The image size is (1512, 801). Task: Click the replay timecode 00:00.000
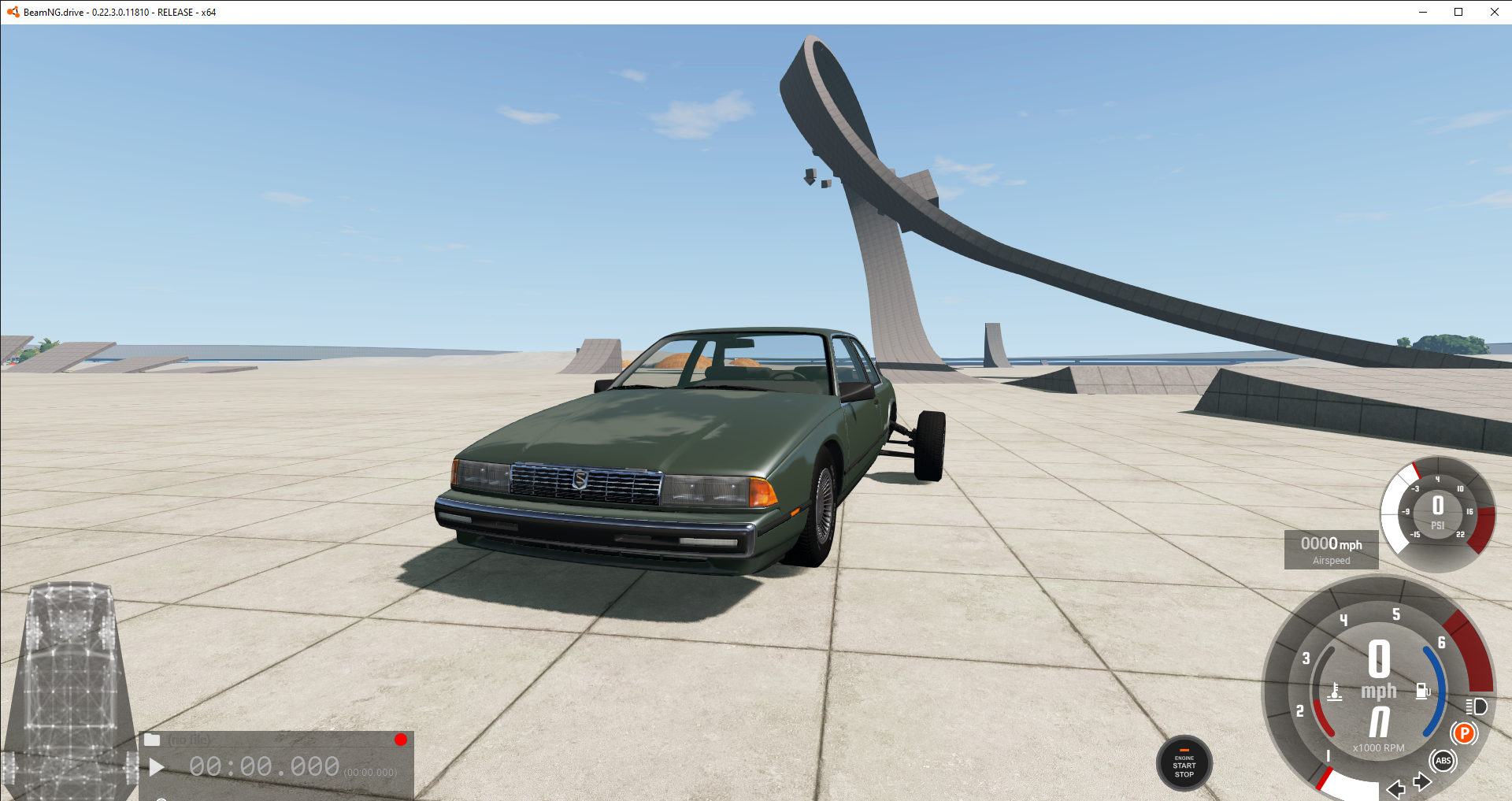tap(265, 766)
